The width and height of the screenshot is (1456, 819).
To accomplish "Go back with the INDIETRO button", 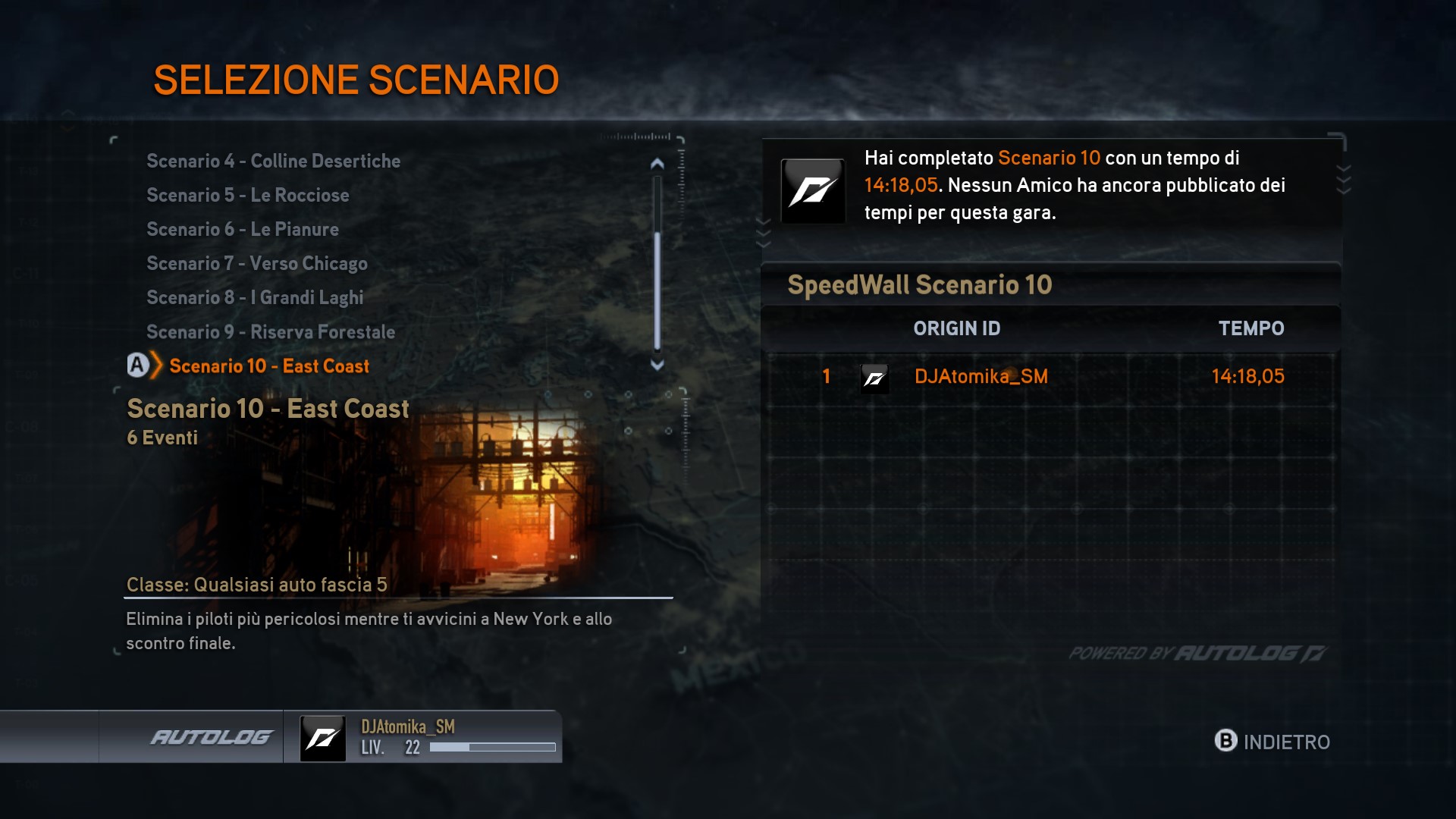I will point(1272,741).
